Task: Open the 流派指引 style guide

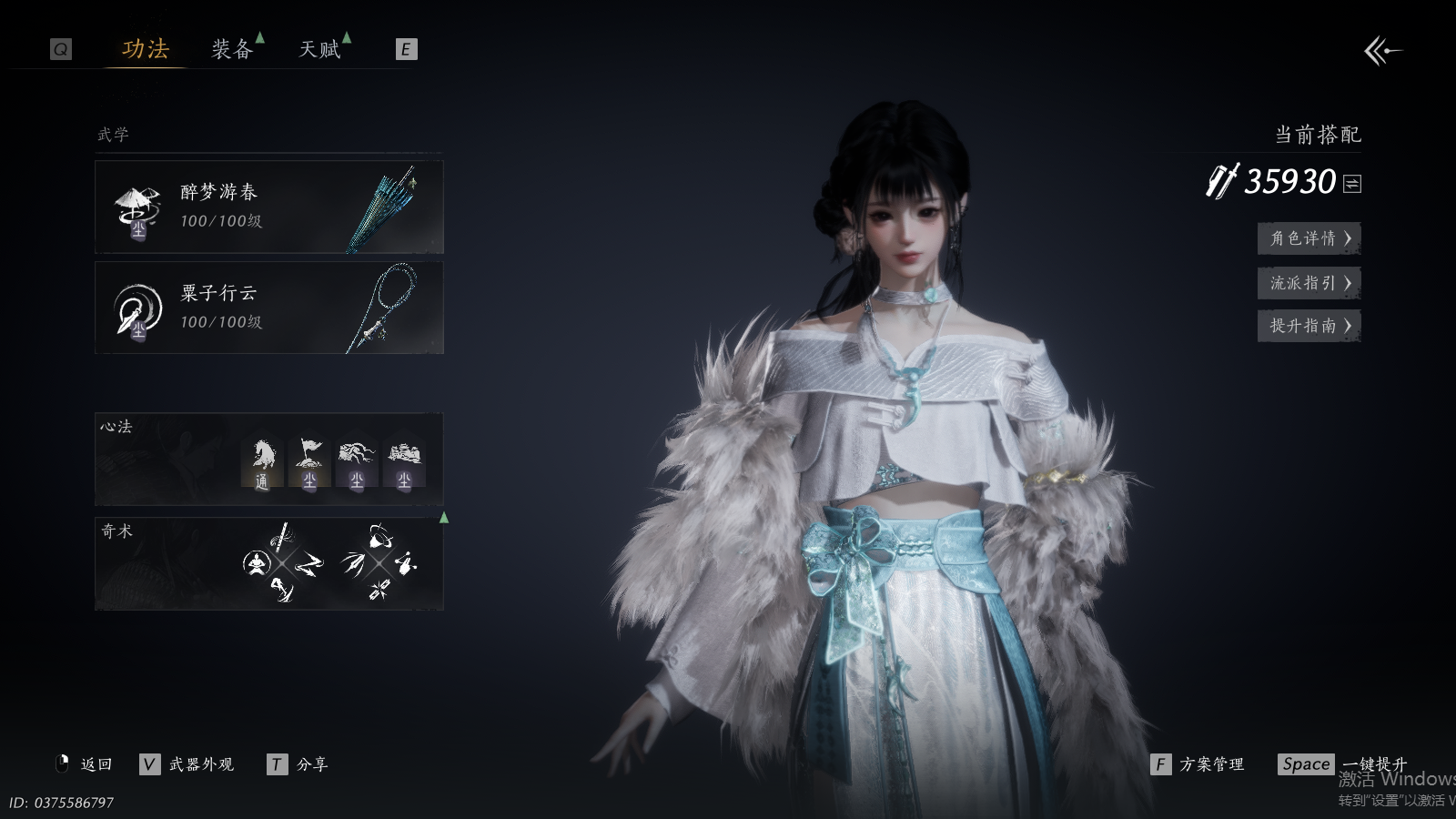Action: pos(1309,283)
